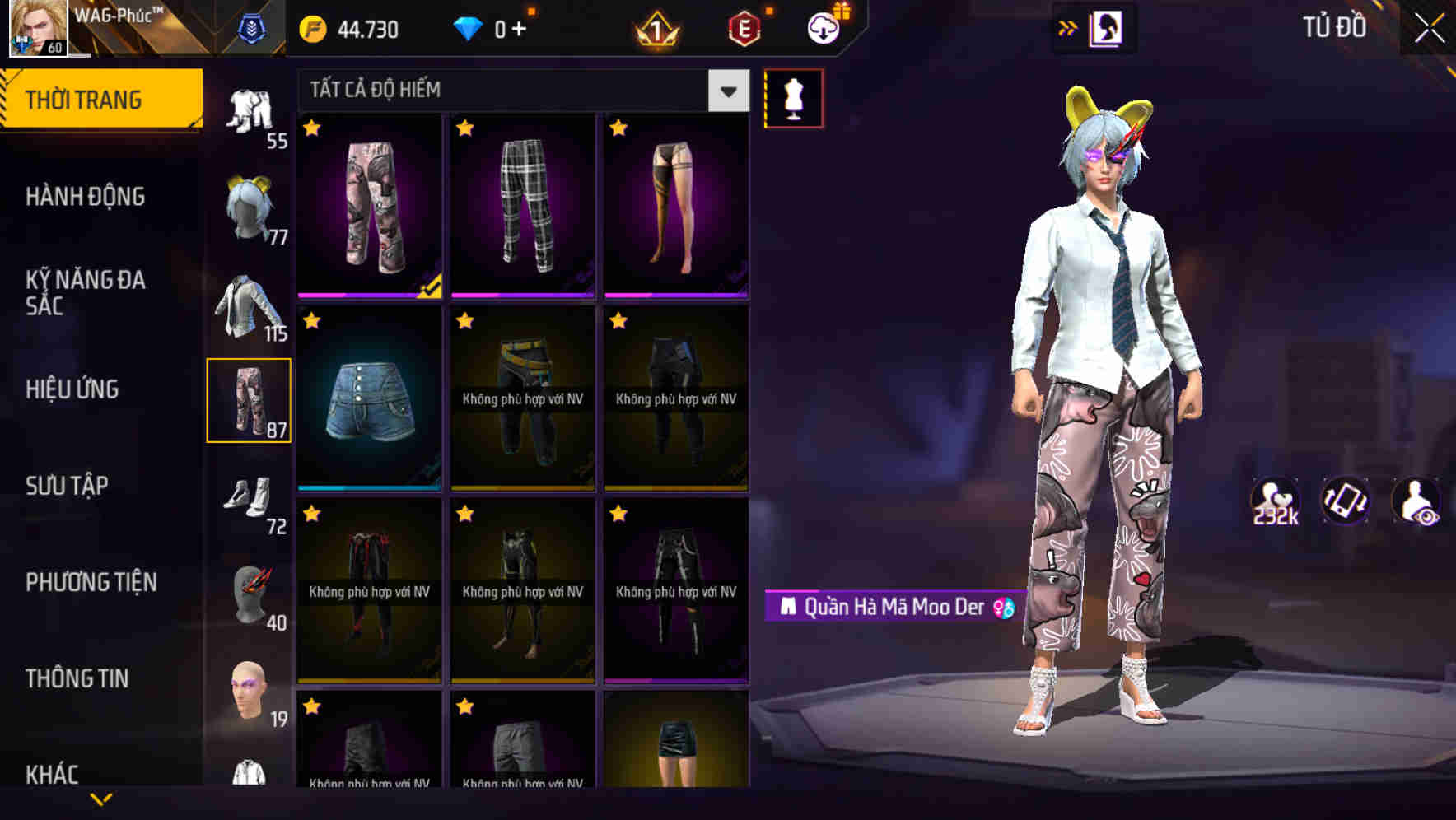Viewport: 1456px width, 820px height.
Task: Open the mask category icon showing 40 items
Action: pyautogui.click(x=250, y=589)
